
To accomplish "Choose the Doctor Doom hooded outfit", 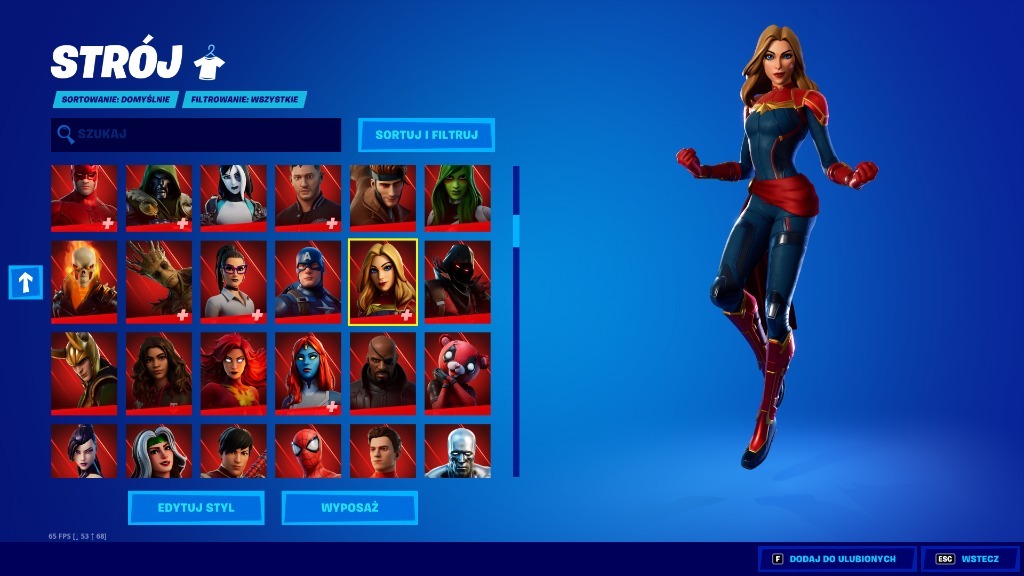I will [x=159, y=197].
